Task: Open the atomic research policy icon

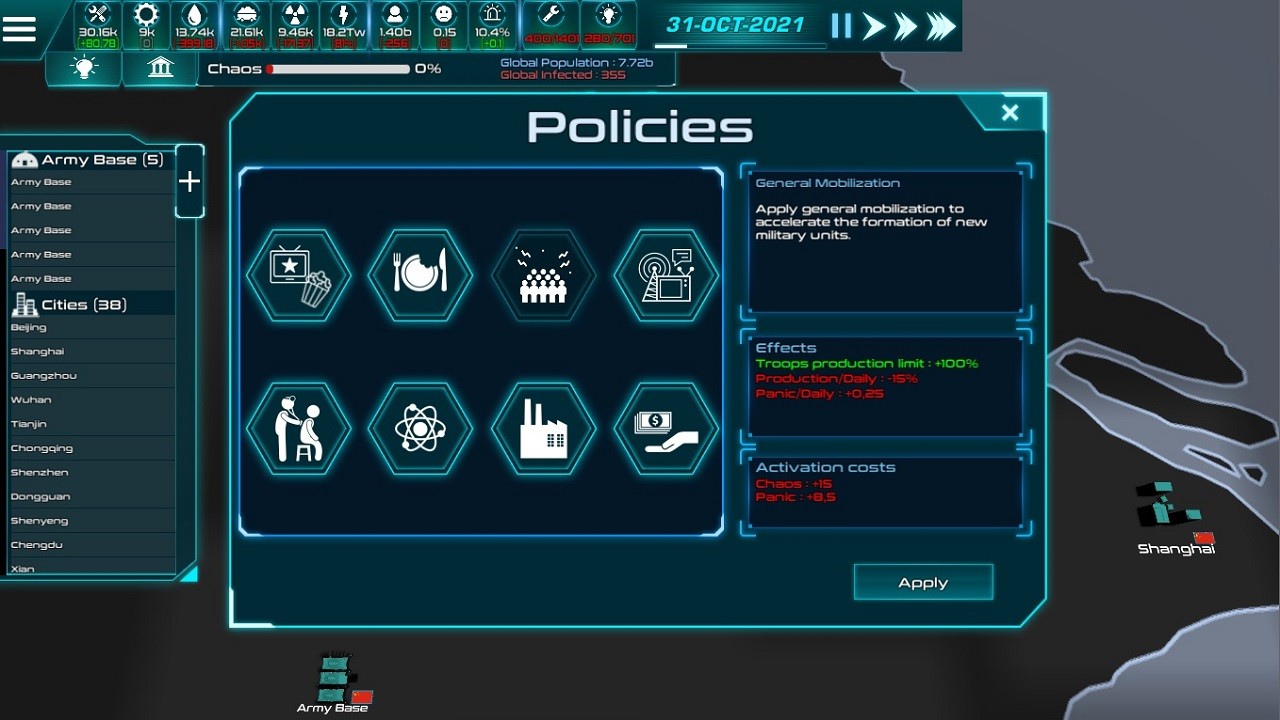Action: click(x=420, y=428)
